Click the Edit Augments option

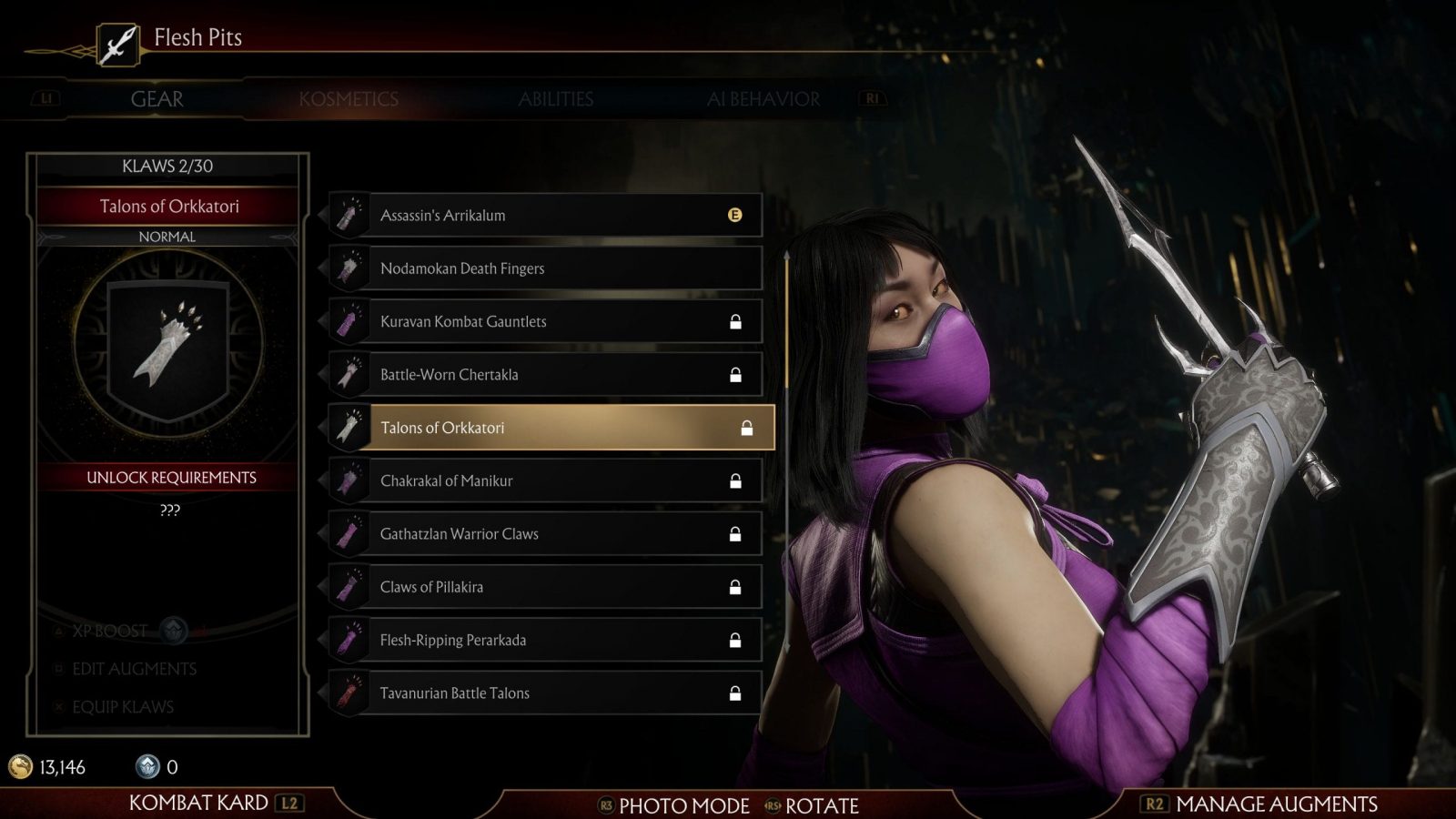click(x=134, y=669)
